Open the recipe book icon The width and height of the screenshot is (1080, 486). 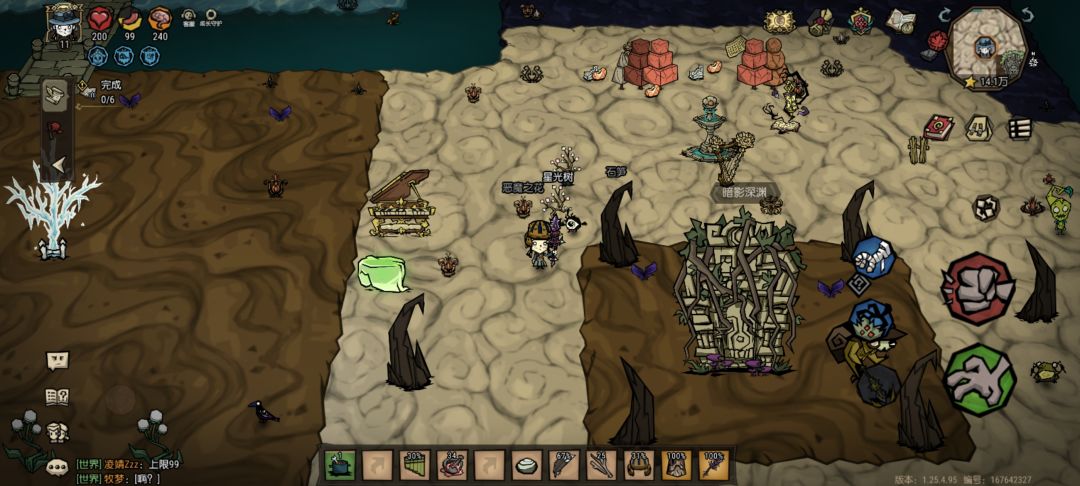(x=57, y=397)
